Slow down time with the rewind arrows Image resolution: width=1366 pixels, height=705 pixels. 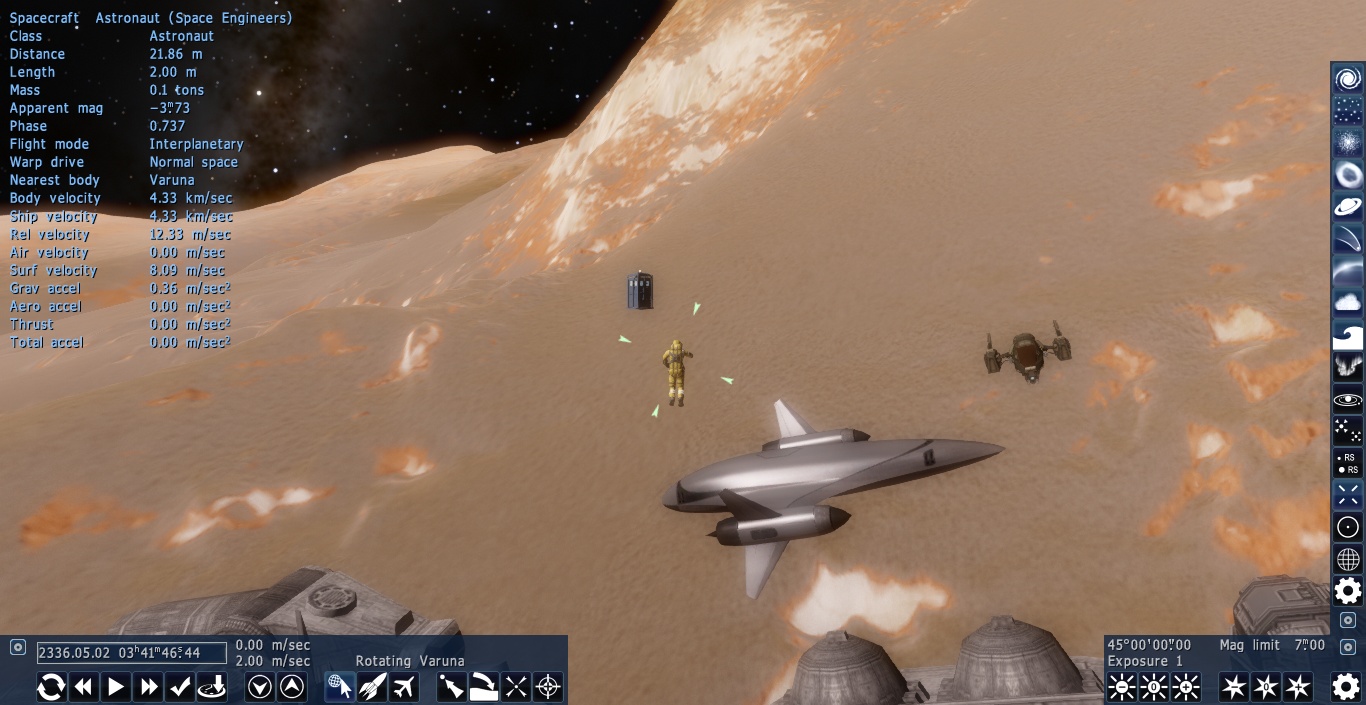click(84, 687)
